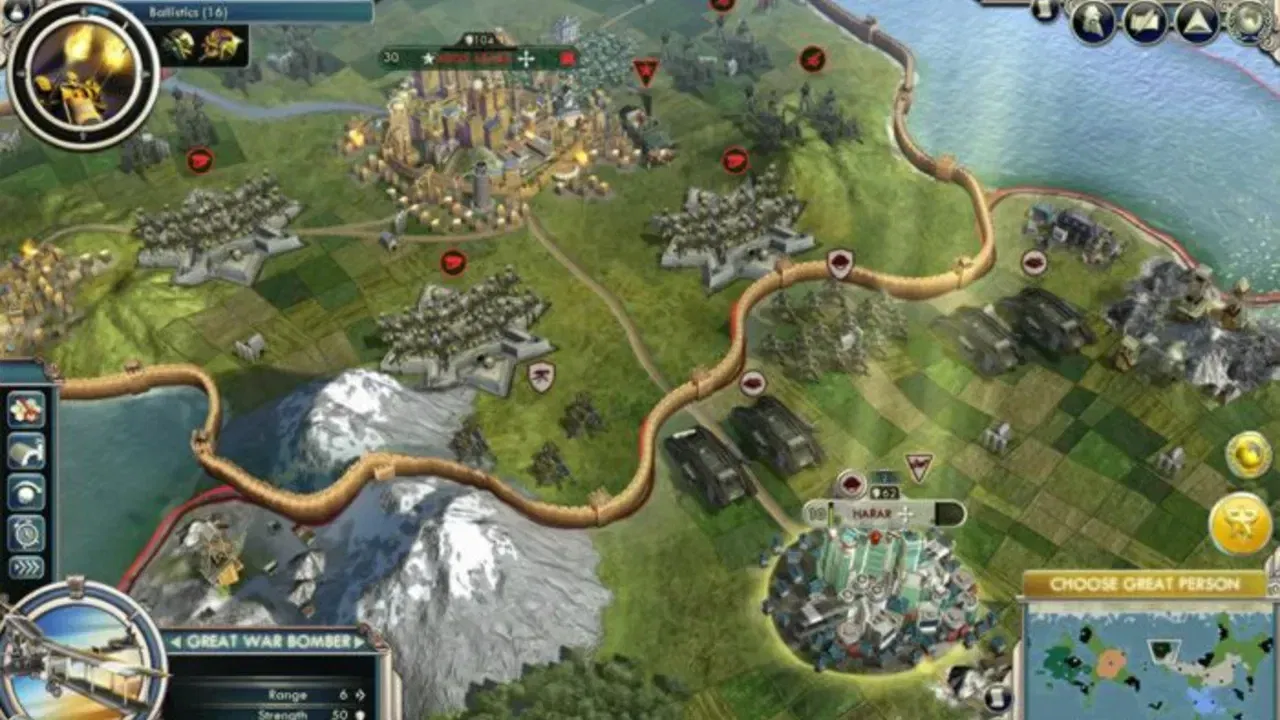Click the capital star on the top city banner
The height and width of the screenshot is (720, 1280).
428,58
